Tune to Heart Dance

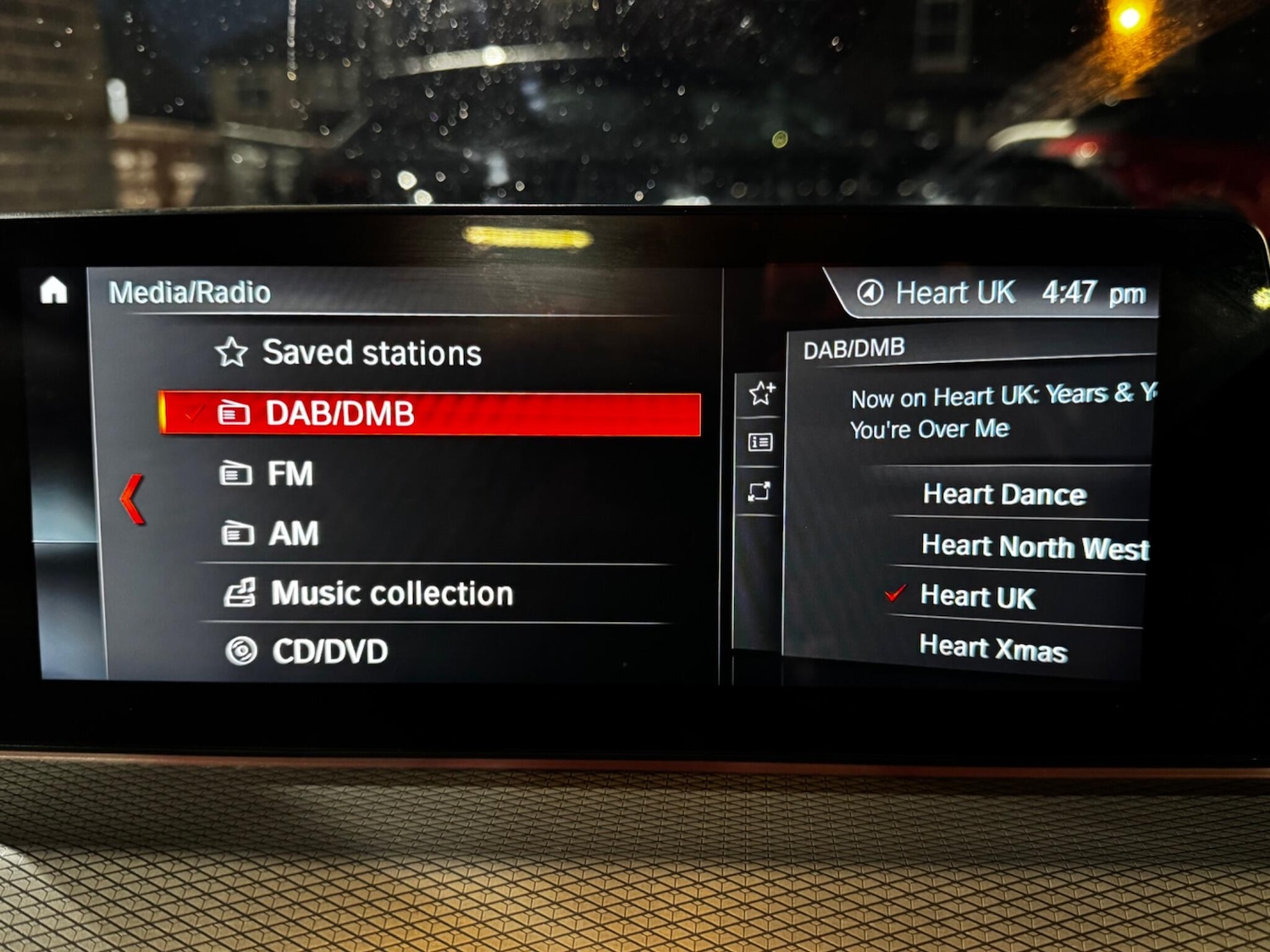point(1004,494)
